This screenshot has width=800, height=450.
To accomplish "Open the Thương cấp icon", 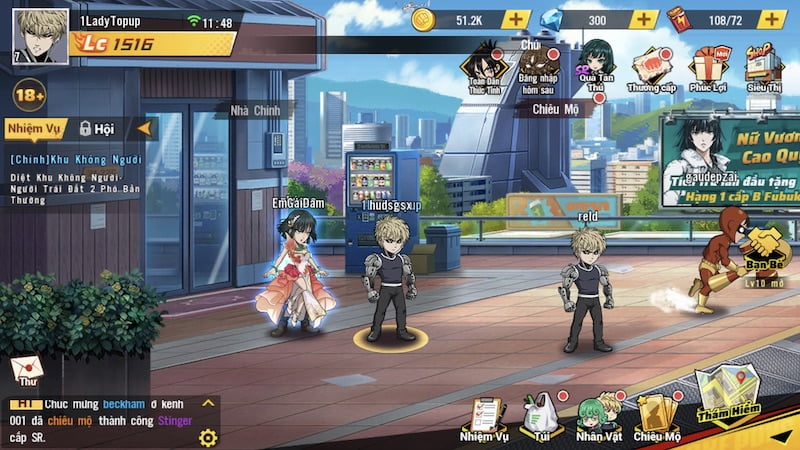I will pyautogui.click(x=652, y=66).
